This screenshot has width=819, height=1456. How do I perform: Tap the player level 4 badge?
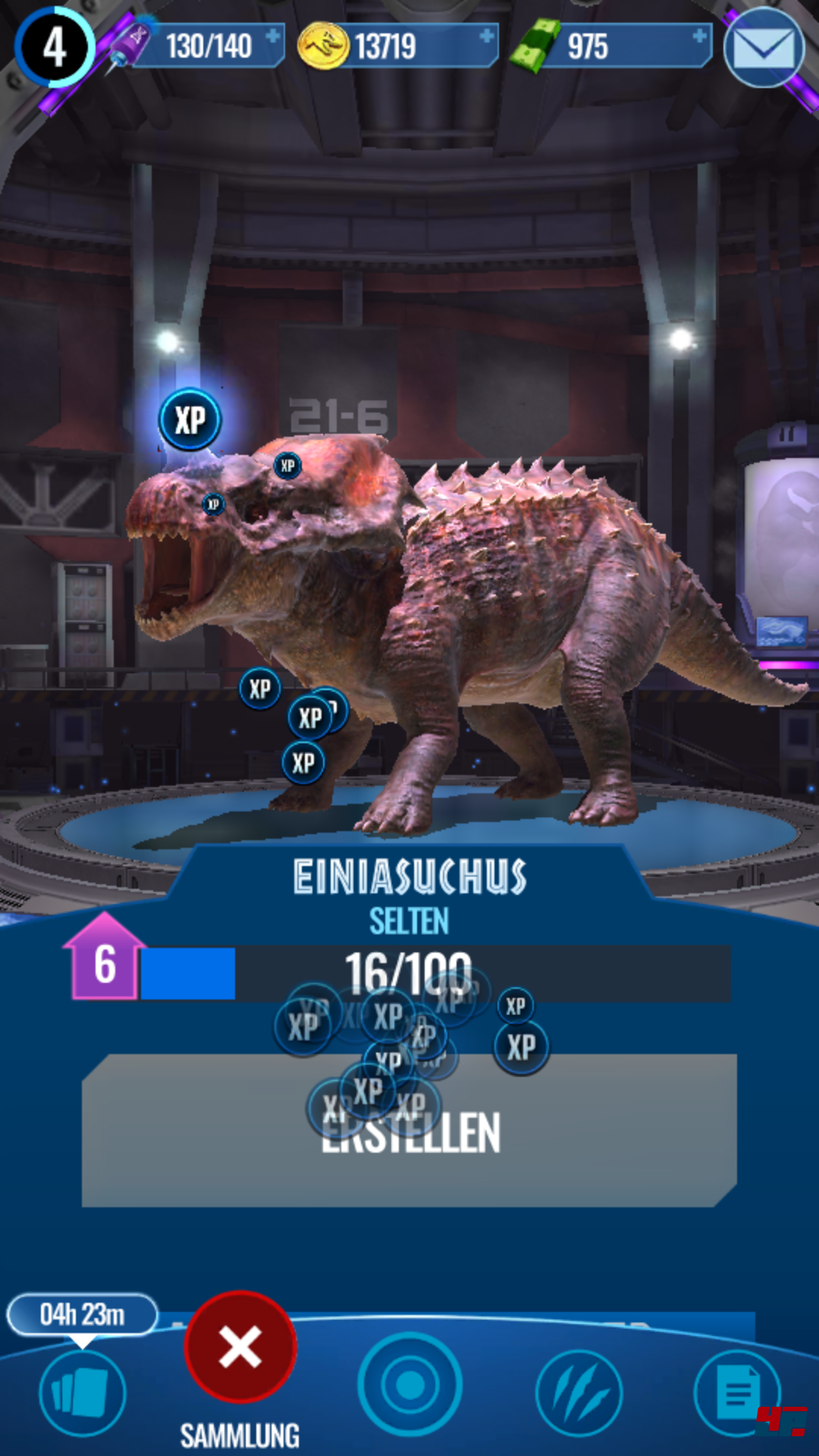click(54, 47)
